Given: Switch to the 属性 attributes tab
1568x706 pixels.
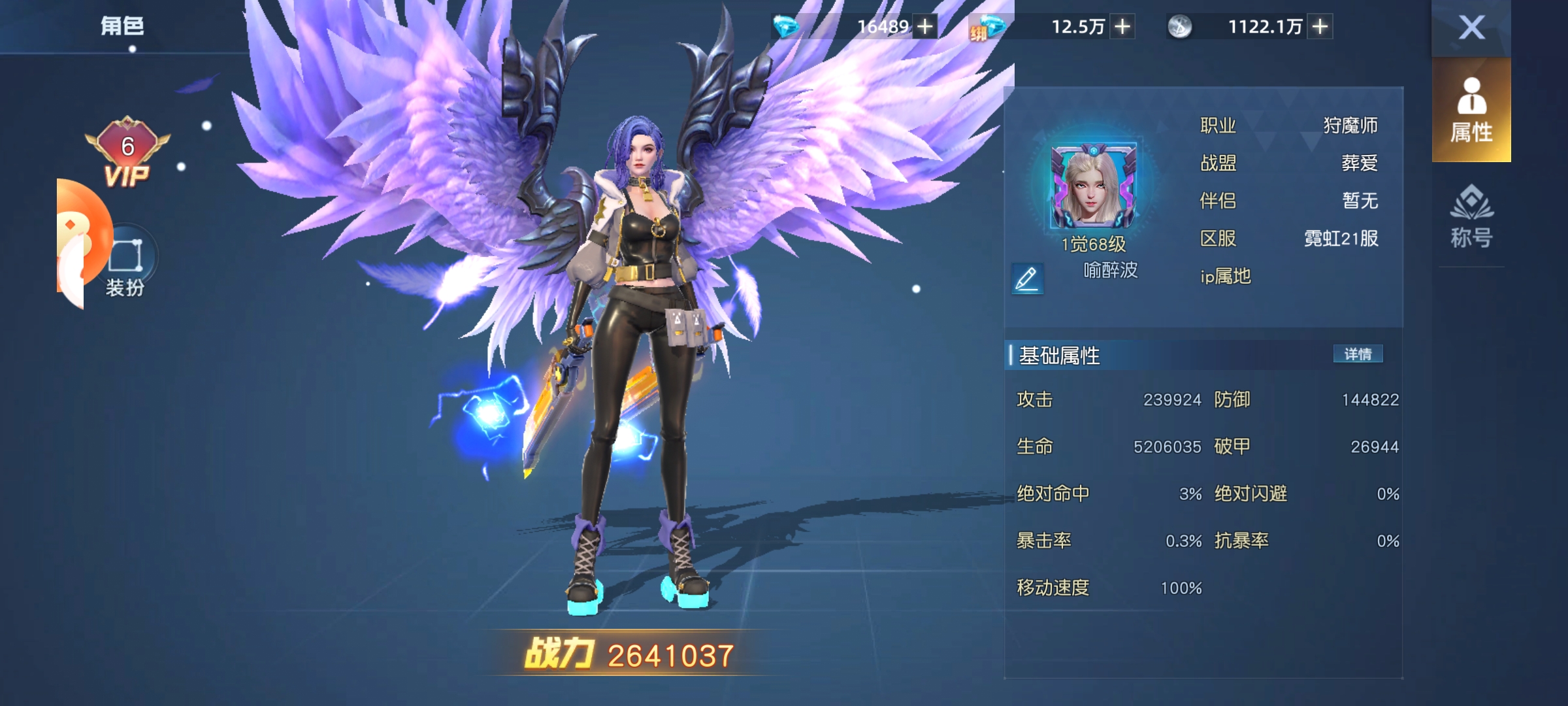Looking at the screenshot, I should pos(1471,110).
